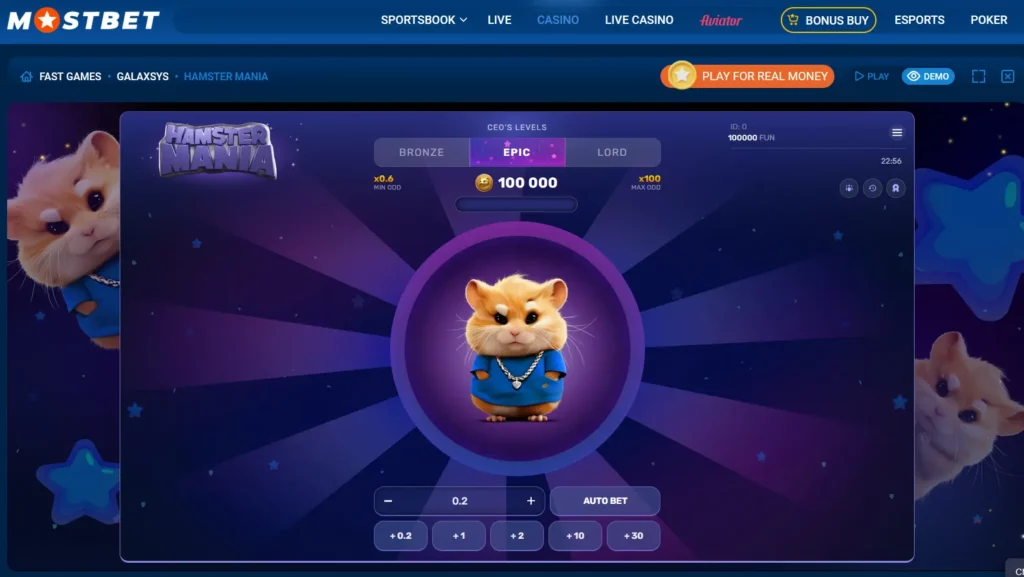Add +2 to the bet
The height and width of the screenshot is (577, 1024).
click(x=517, y=536)
